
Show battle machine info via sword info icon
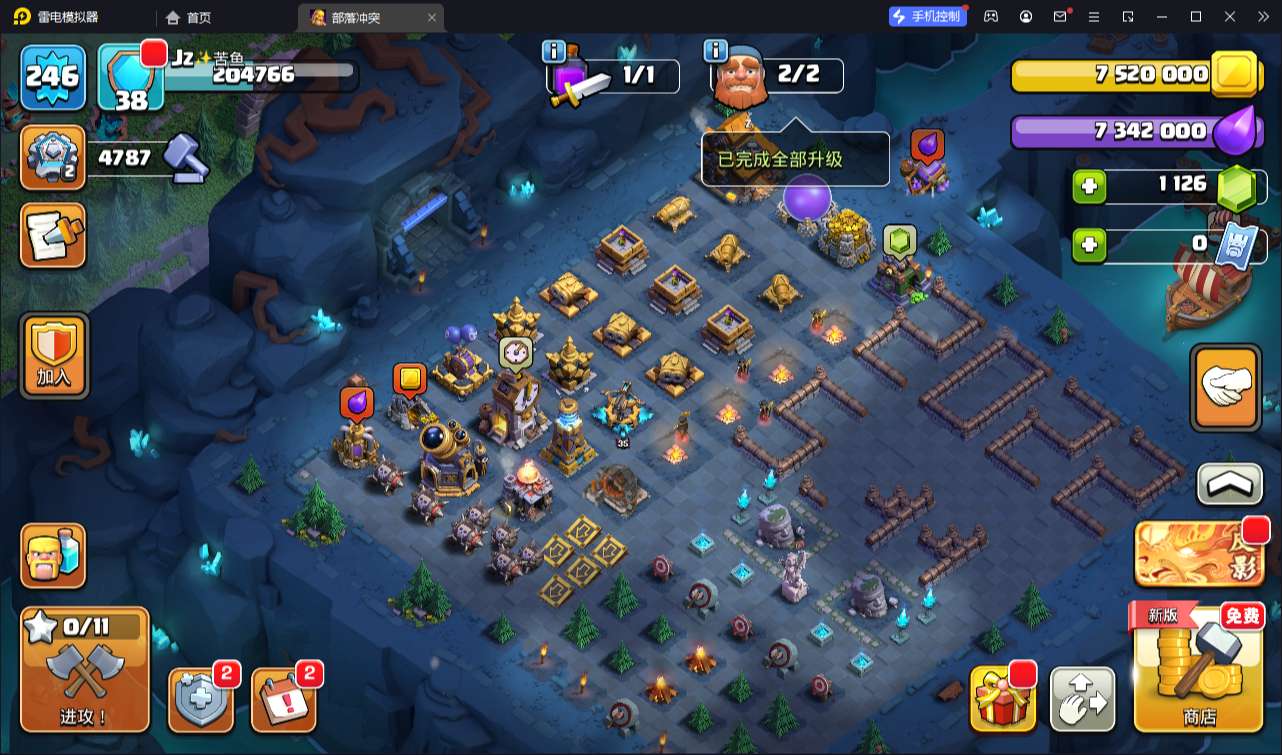553,51
